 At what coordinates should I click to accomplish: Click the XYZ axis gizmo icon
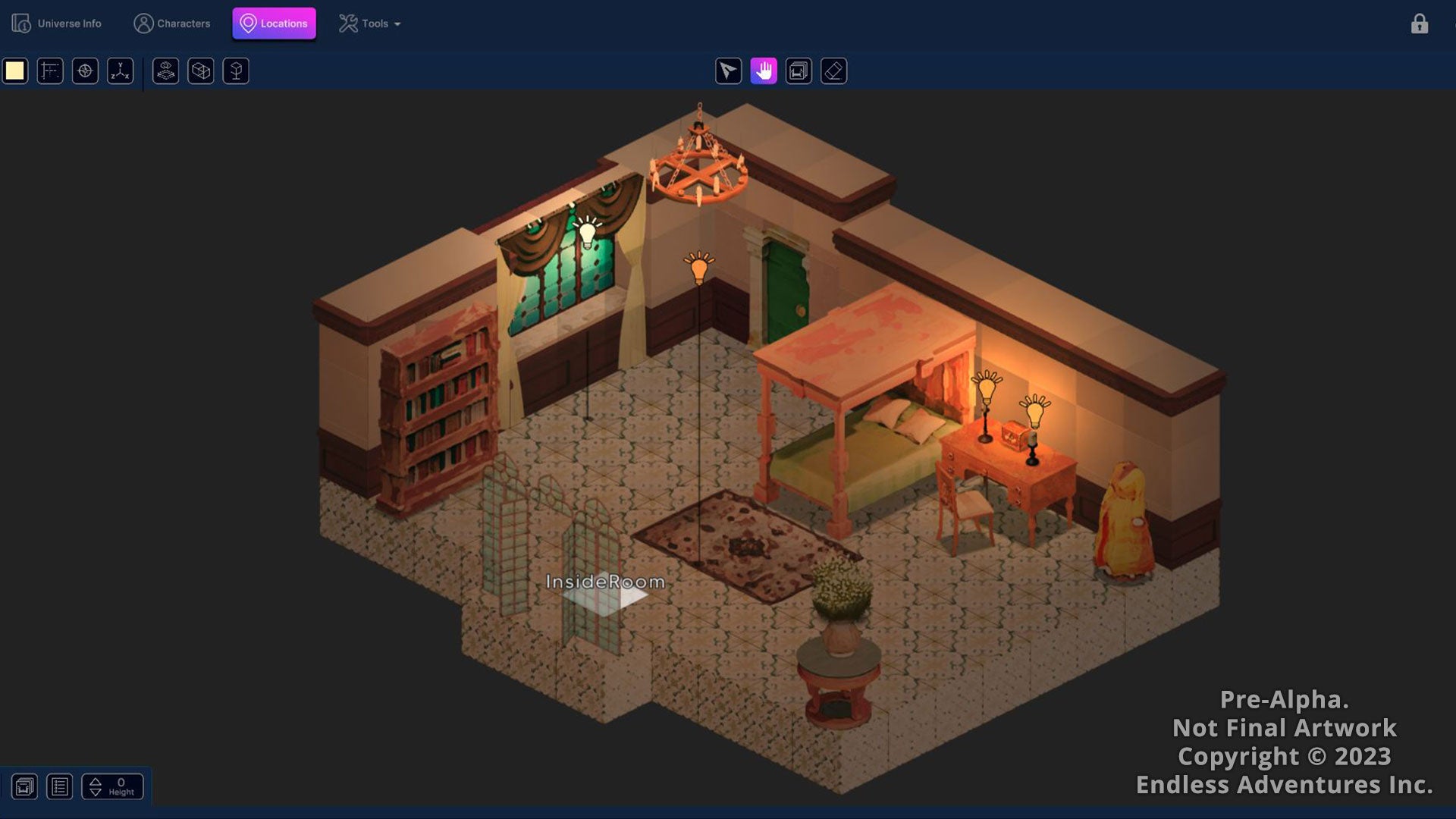pyautogui.click(x=120, y=71)
